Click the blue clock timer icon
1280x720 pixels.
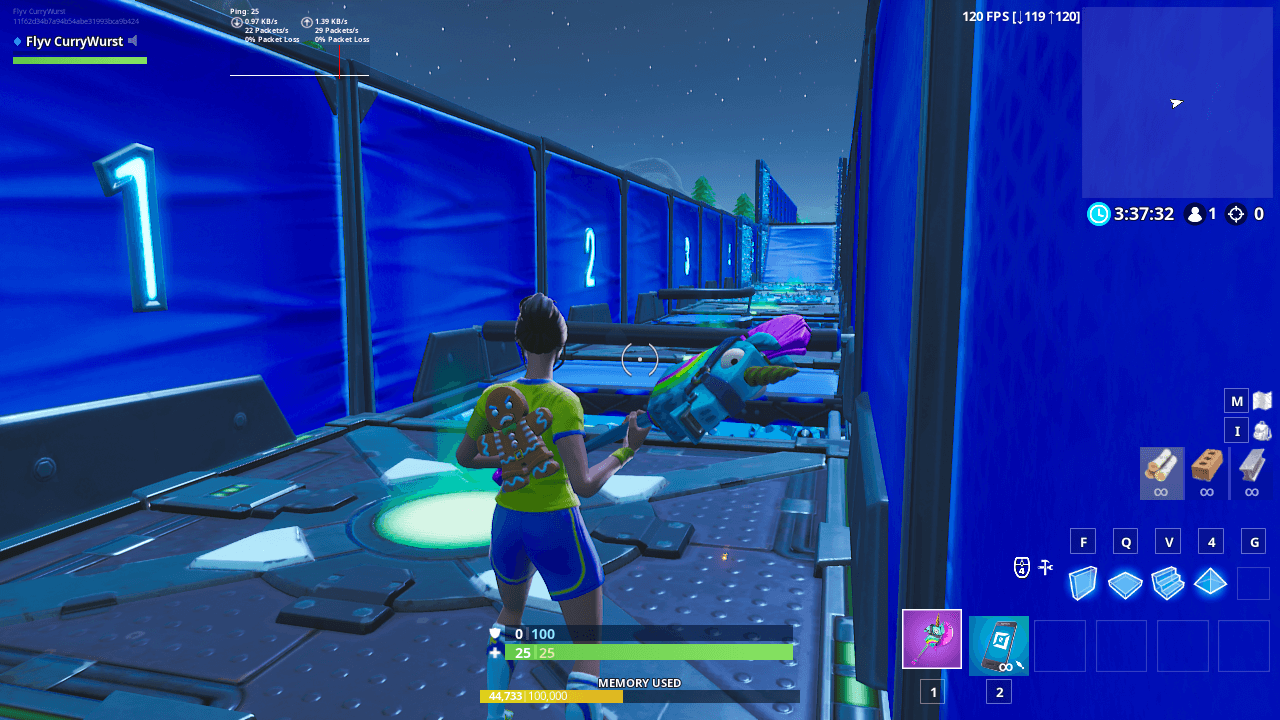pyautogui.click(x=1096, y=214)
